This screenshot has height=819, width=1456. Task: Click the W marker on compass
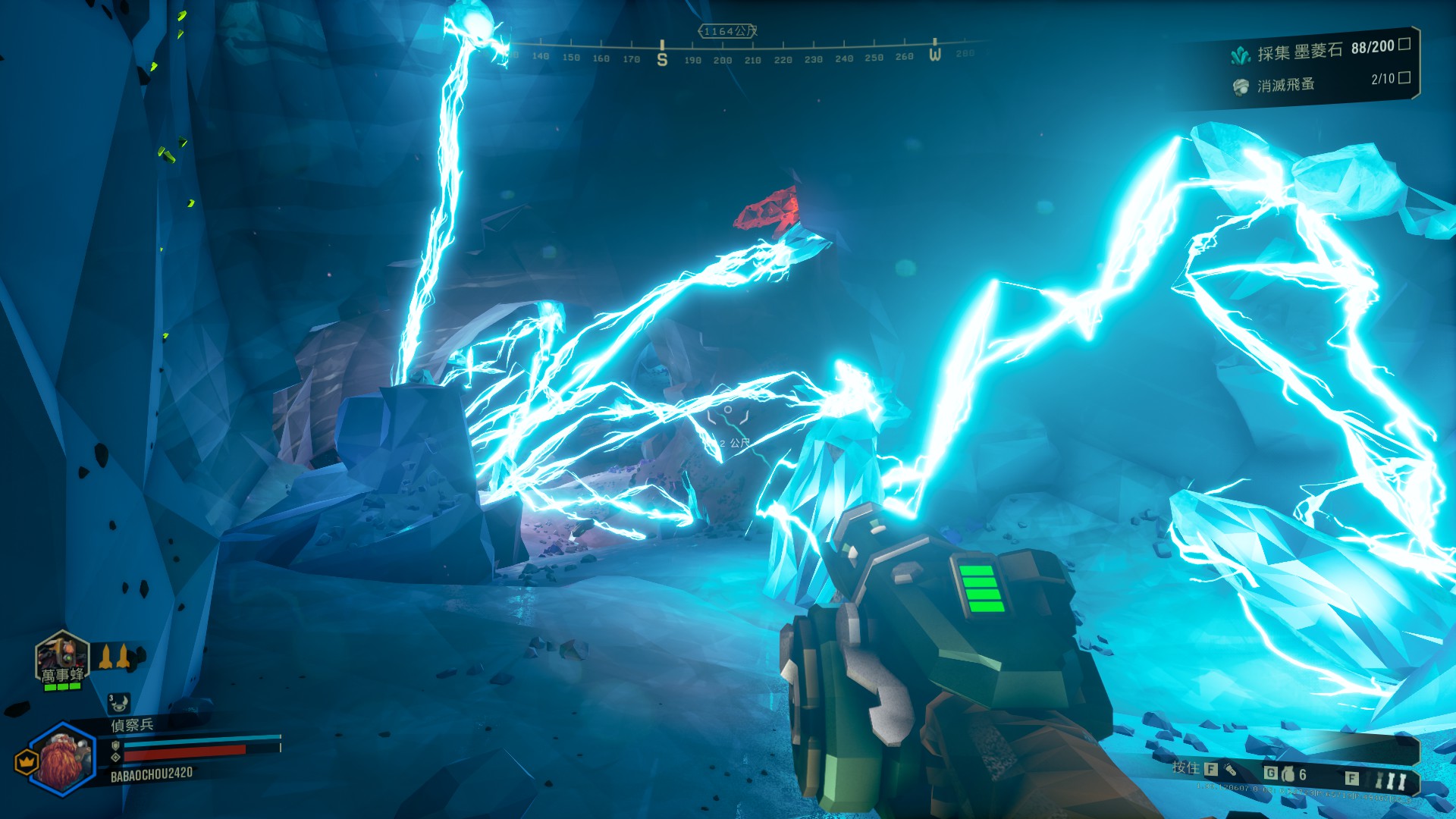point(935,53)
